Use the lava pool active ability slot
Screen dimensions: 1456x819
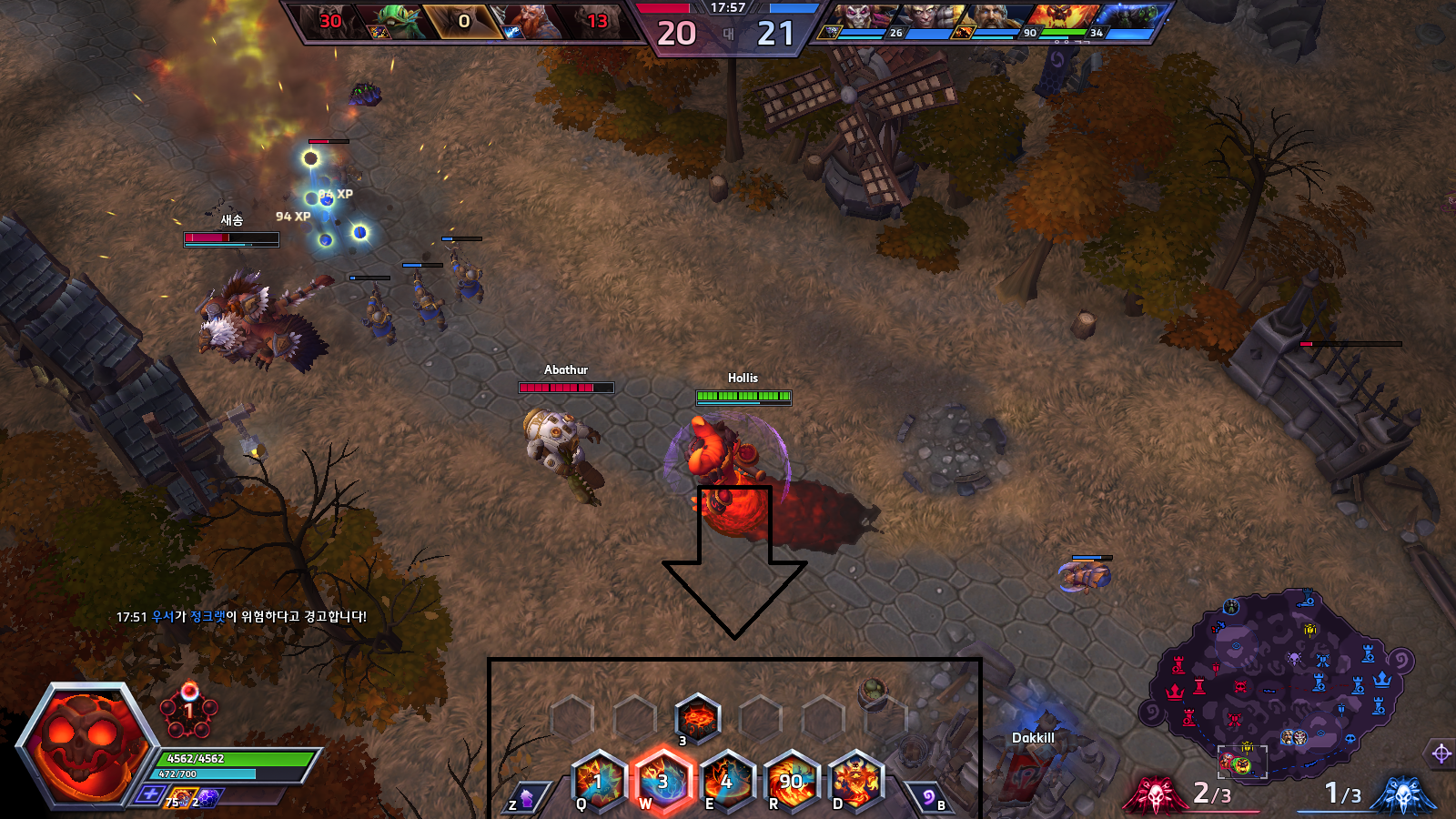[698, 716]
